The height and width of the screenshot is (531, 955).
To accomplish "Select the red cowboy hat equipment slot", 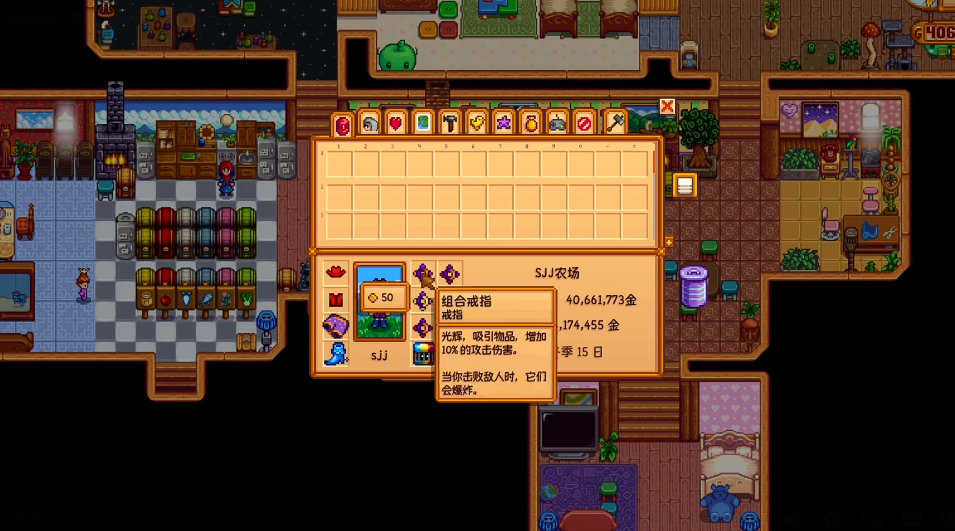I will 336,273.
